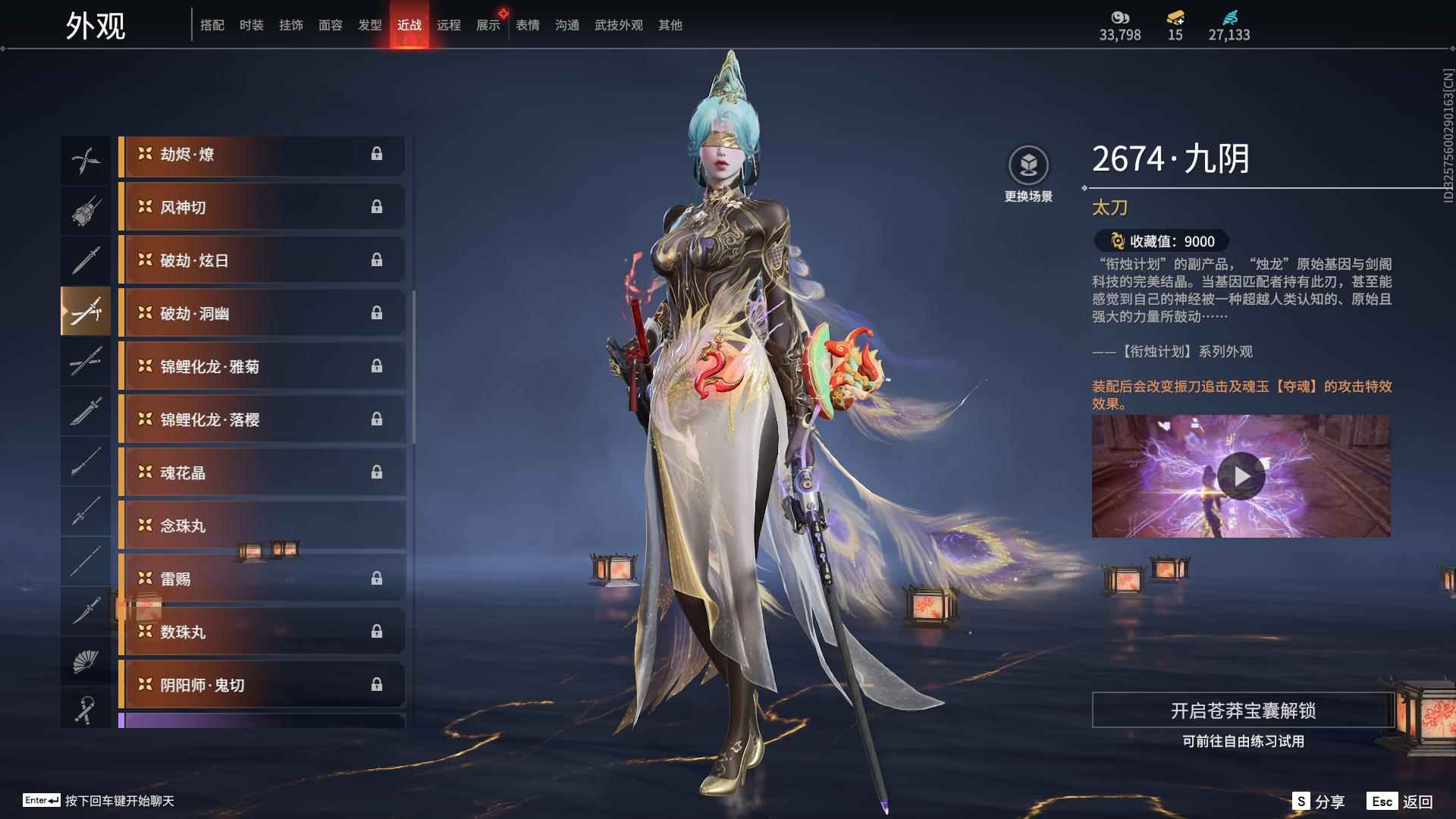Click 开启苍莽宝囊解锁 unlock button

pyautogui.click(x=1242, y=711)
